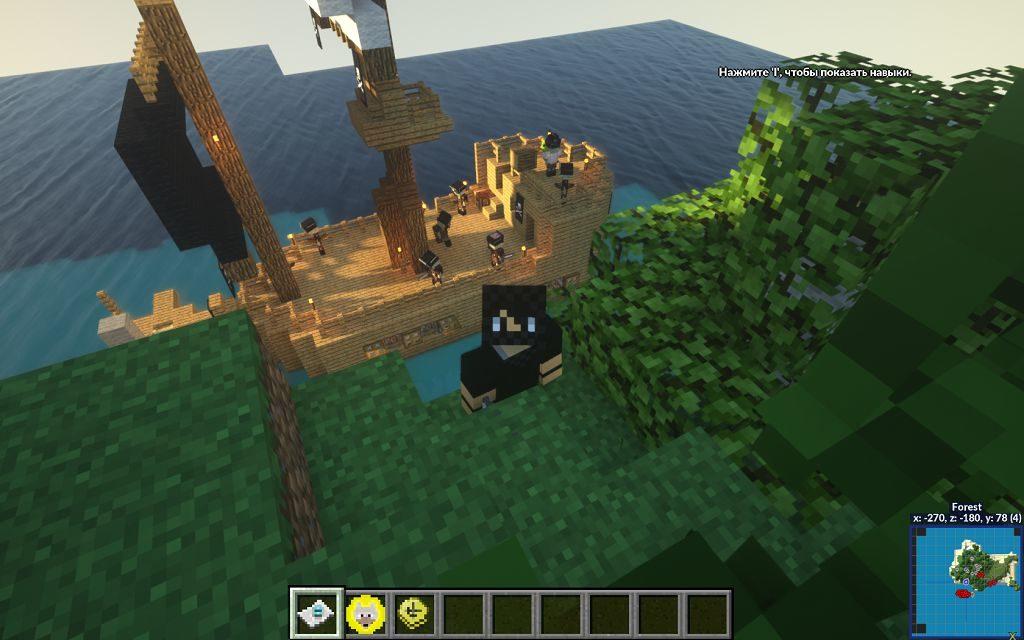The image size is (1024, 640).
Task: Click the island minimap
Action: (x=966, y=580)
